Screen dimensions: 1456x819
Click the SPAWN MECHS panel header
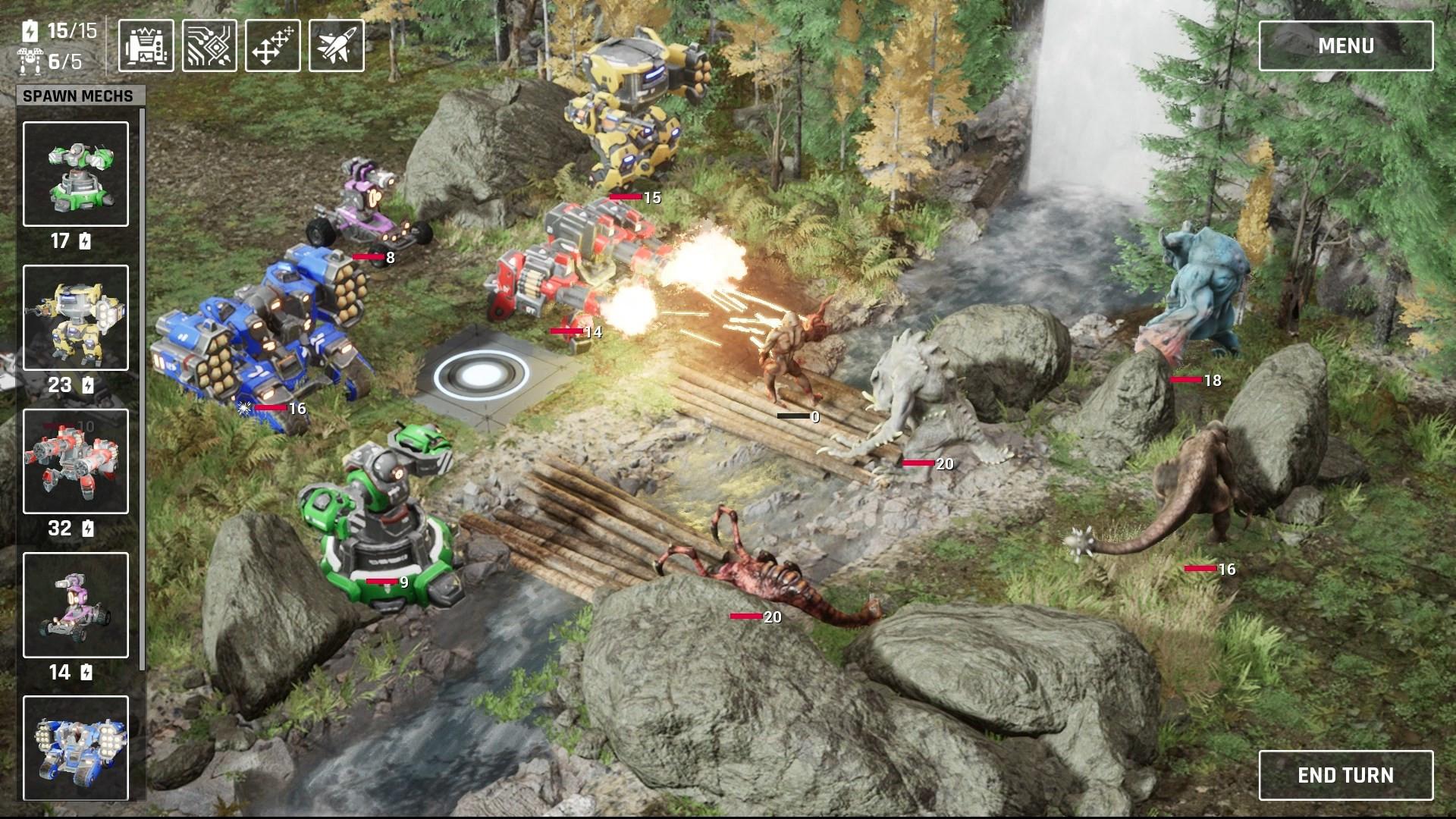78,96
